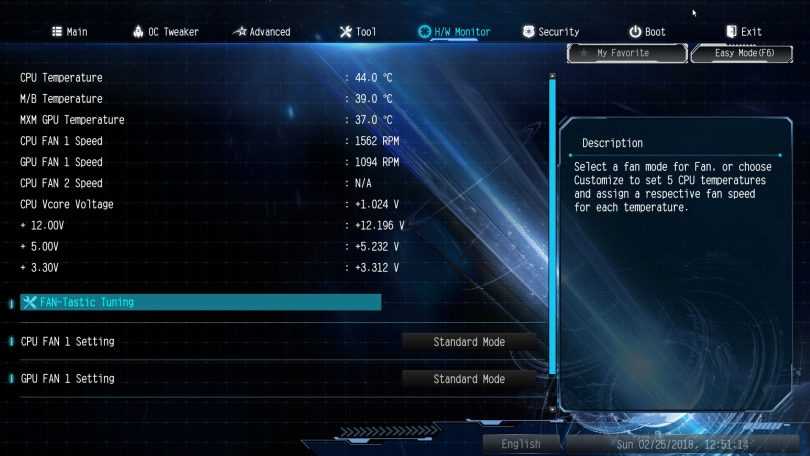Go to the Advanced tab
This screenshot has width=810, height=456.
point(261,32)
